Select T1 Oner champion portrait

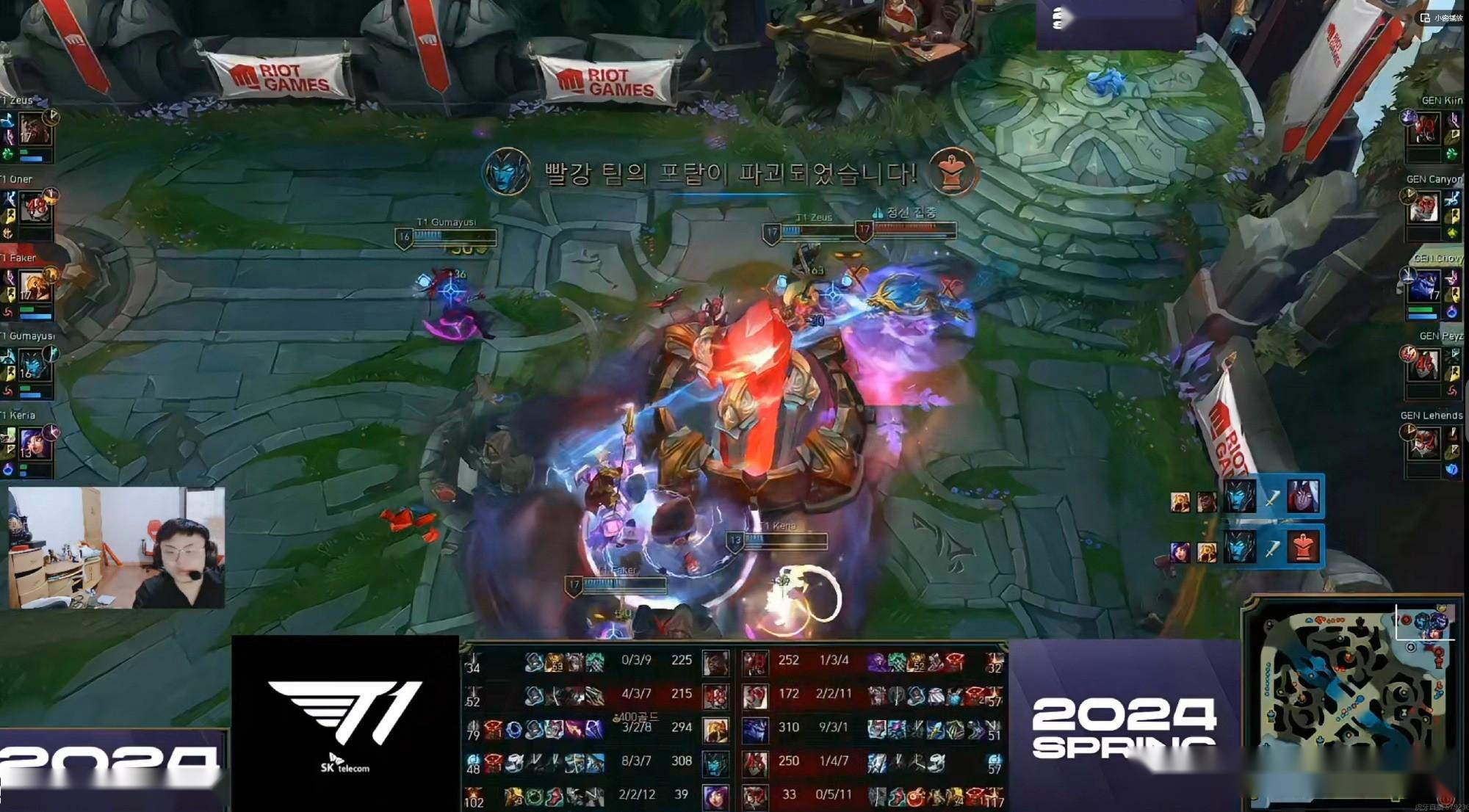[x=35, y=209]
